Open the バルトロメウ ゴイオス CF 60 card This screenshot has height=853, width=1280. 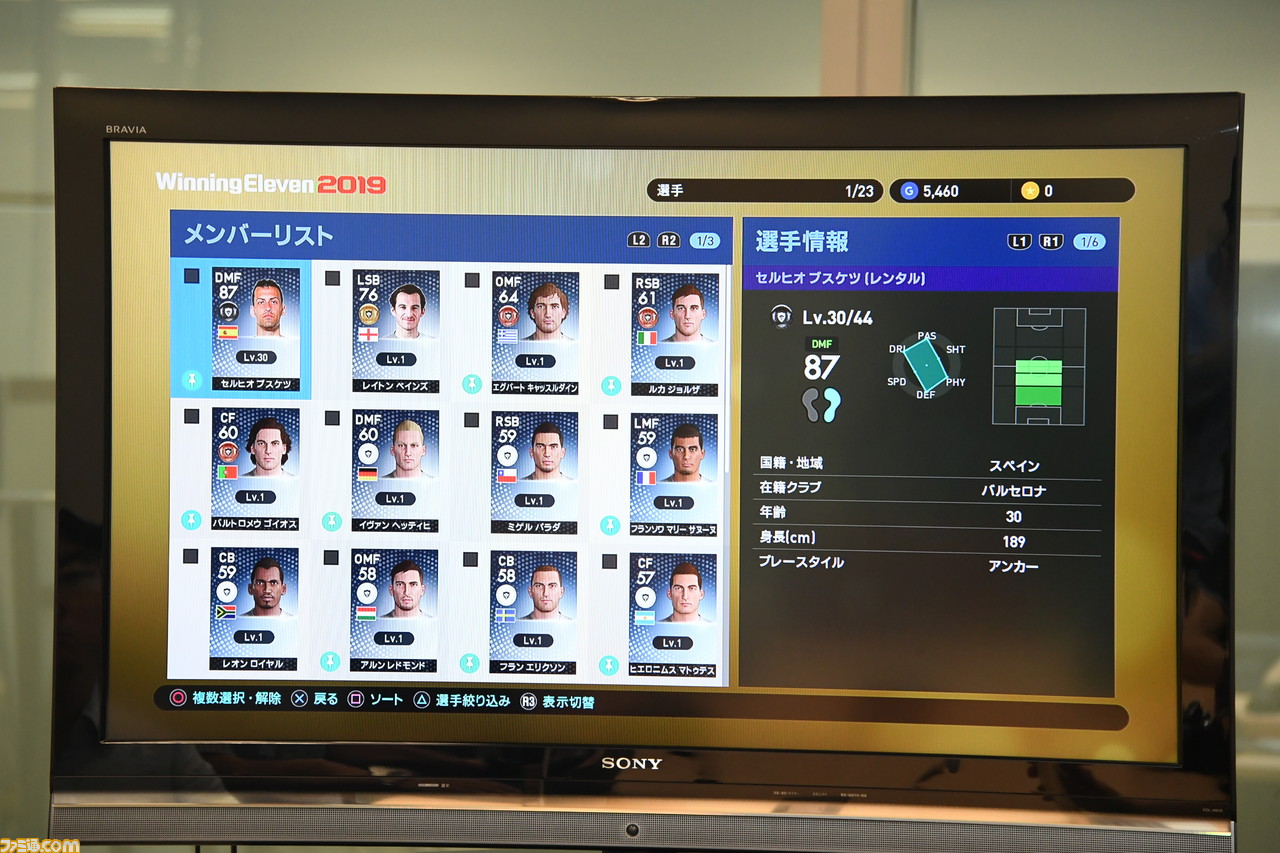pos(255,467)
